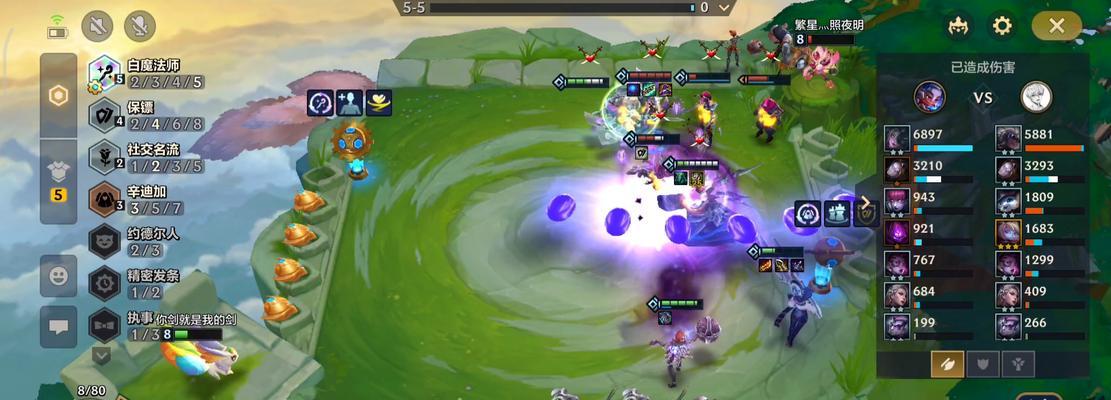Toggle the muted microphone button
Screen dimensions: 1111x400
[139, 26]
